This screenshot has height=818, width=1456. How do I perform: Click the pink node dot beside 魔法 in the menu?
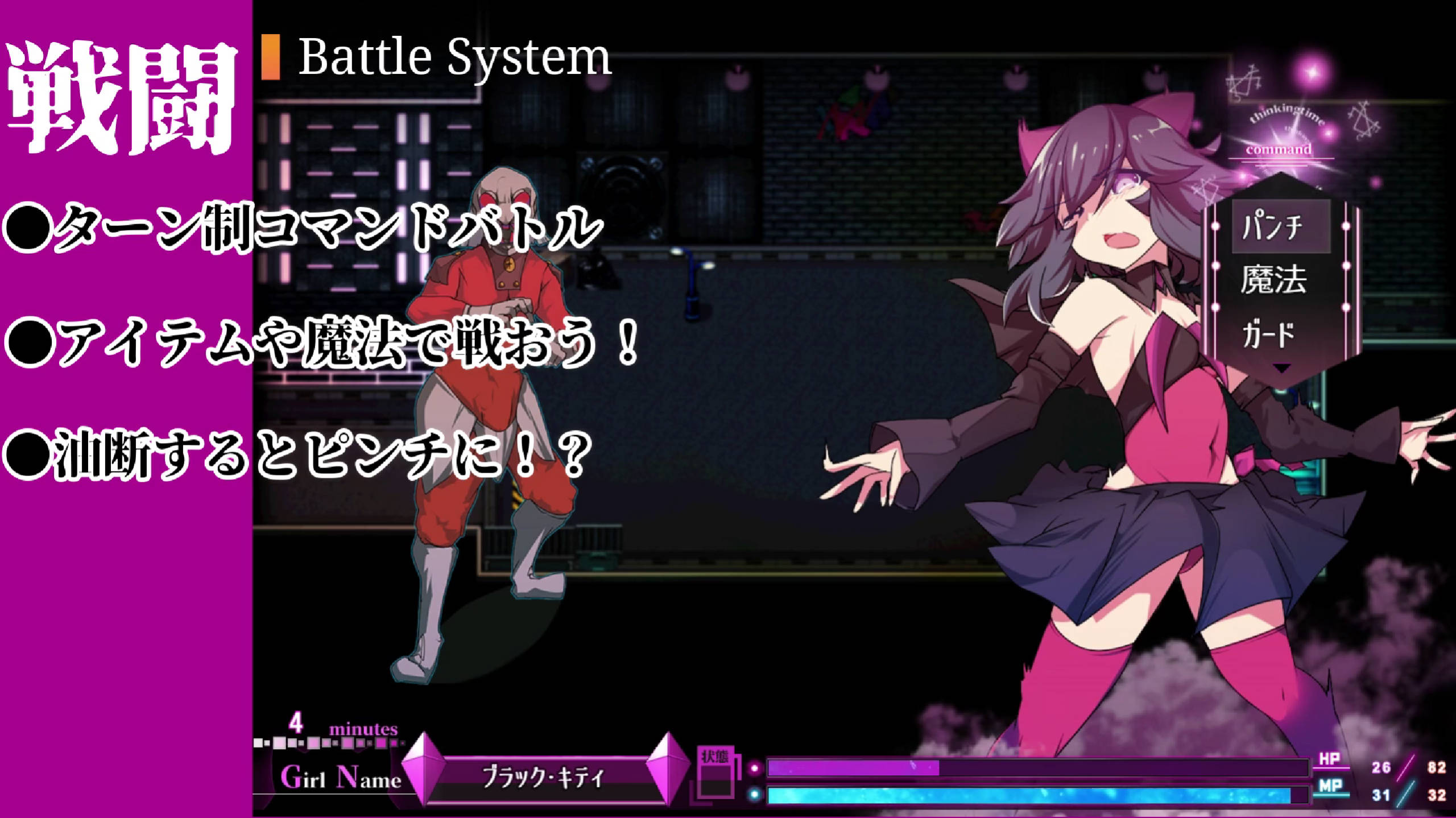pos(1215,265)
